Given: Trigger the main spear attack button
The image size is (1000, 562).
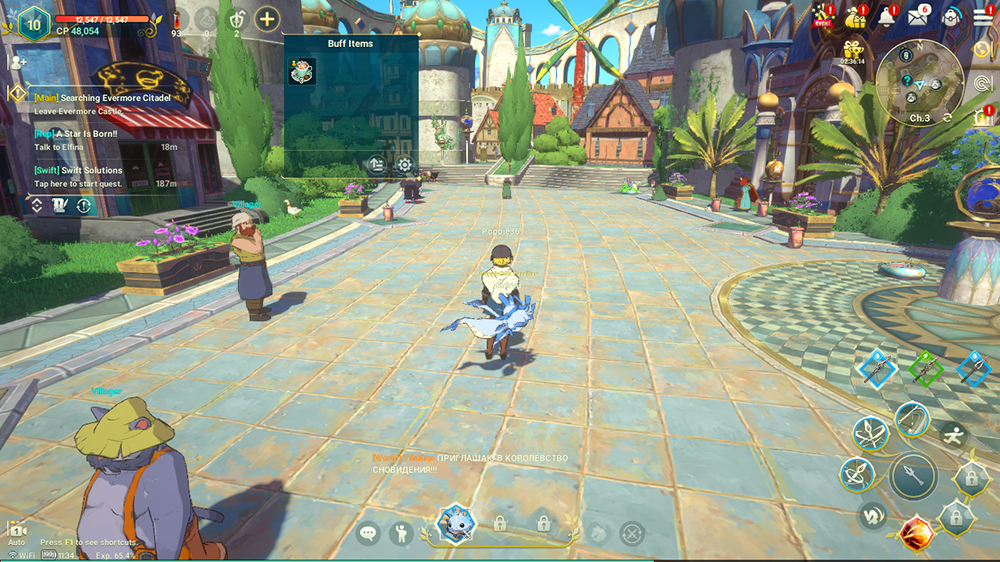Looking at the screenshot, I should tap(913, 476).
